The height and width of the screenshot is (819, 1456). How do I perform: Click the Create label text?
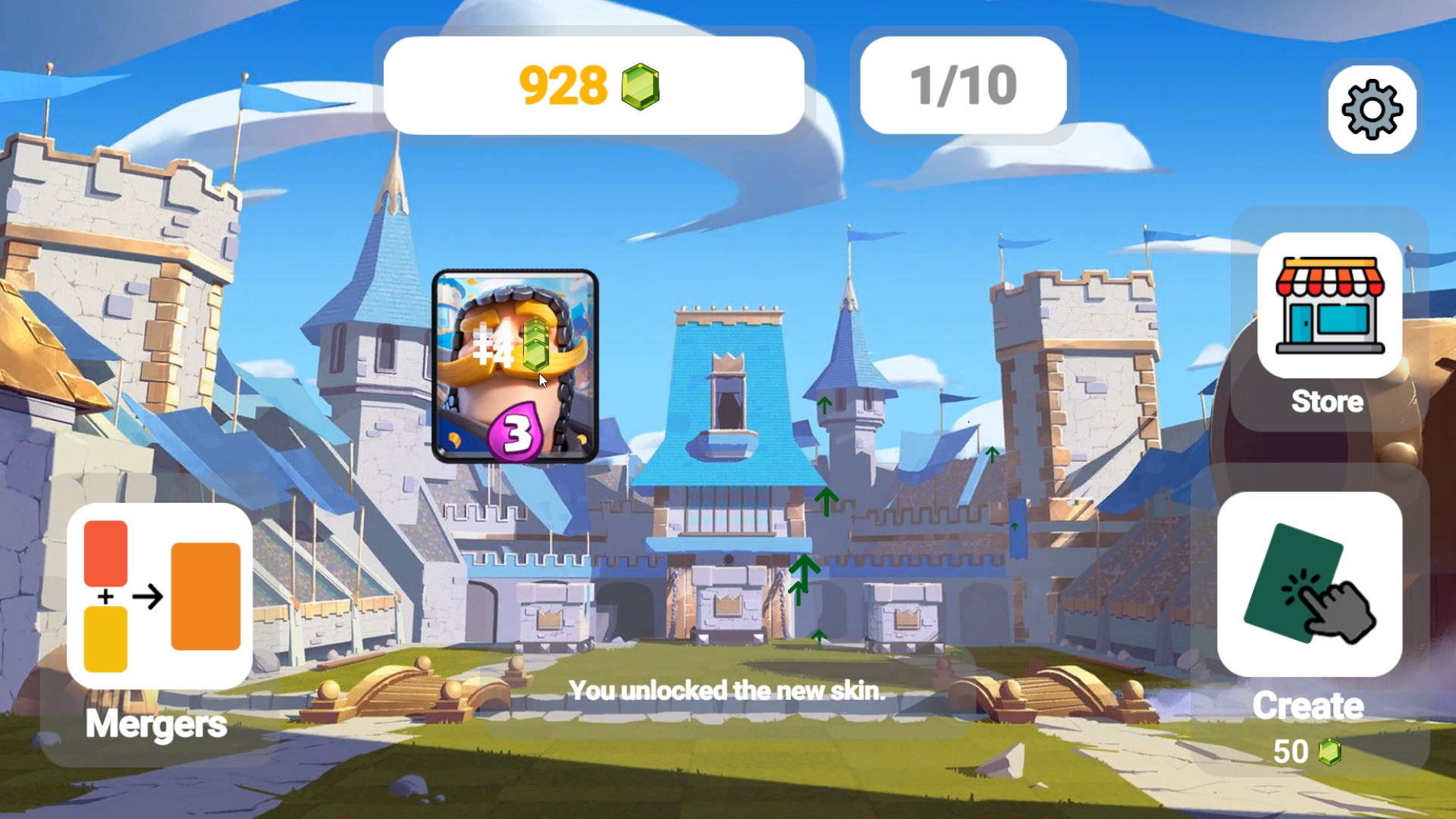1307,706
